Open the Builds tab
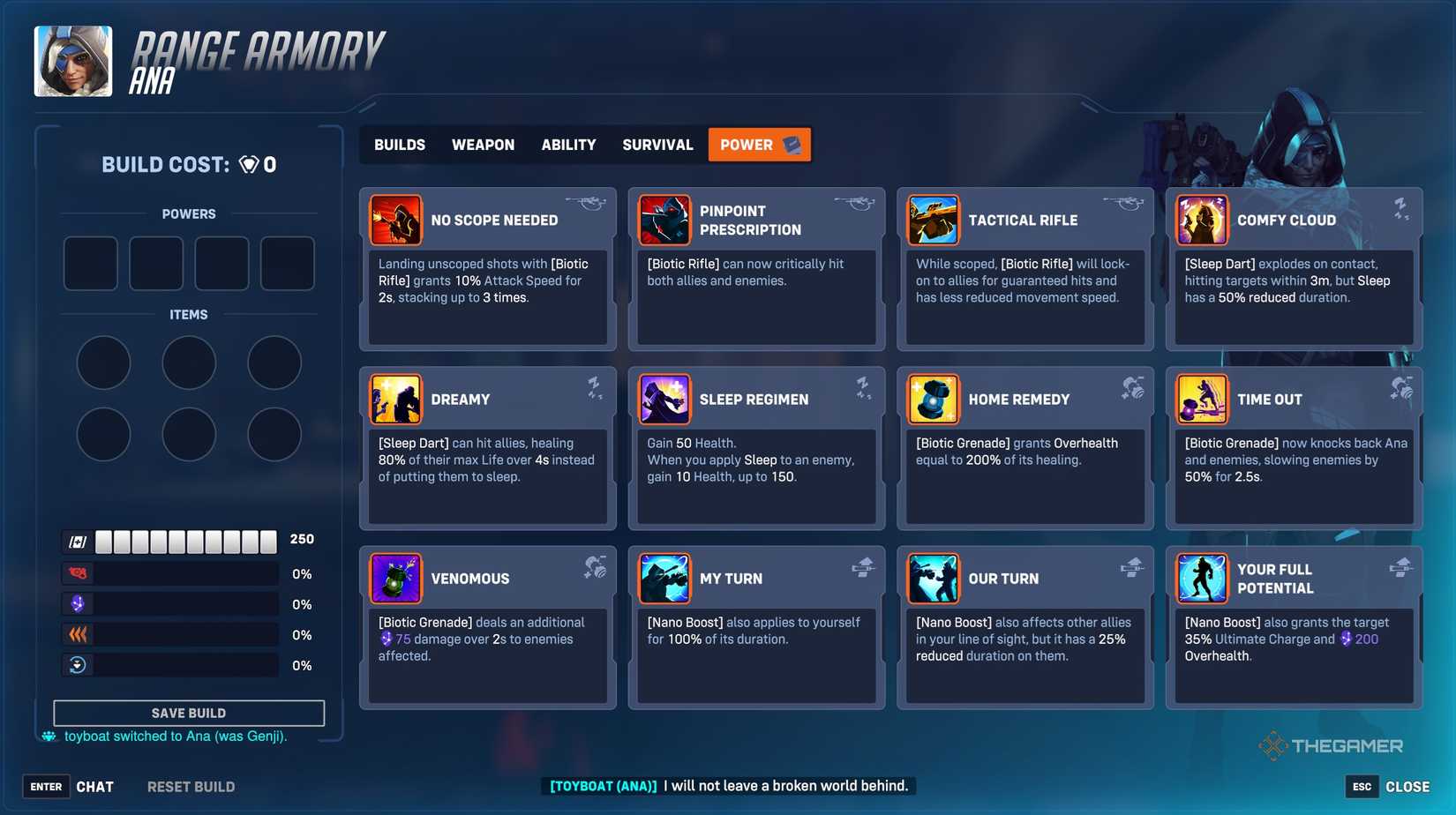The image size is (1456, 815). tap(399, 144)
